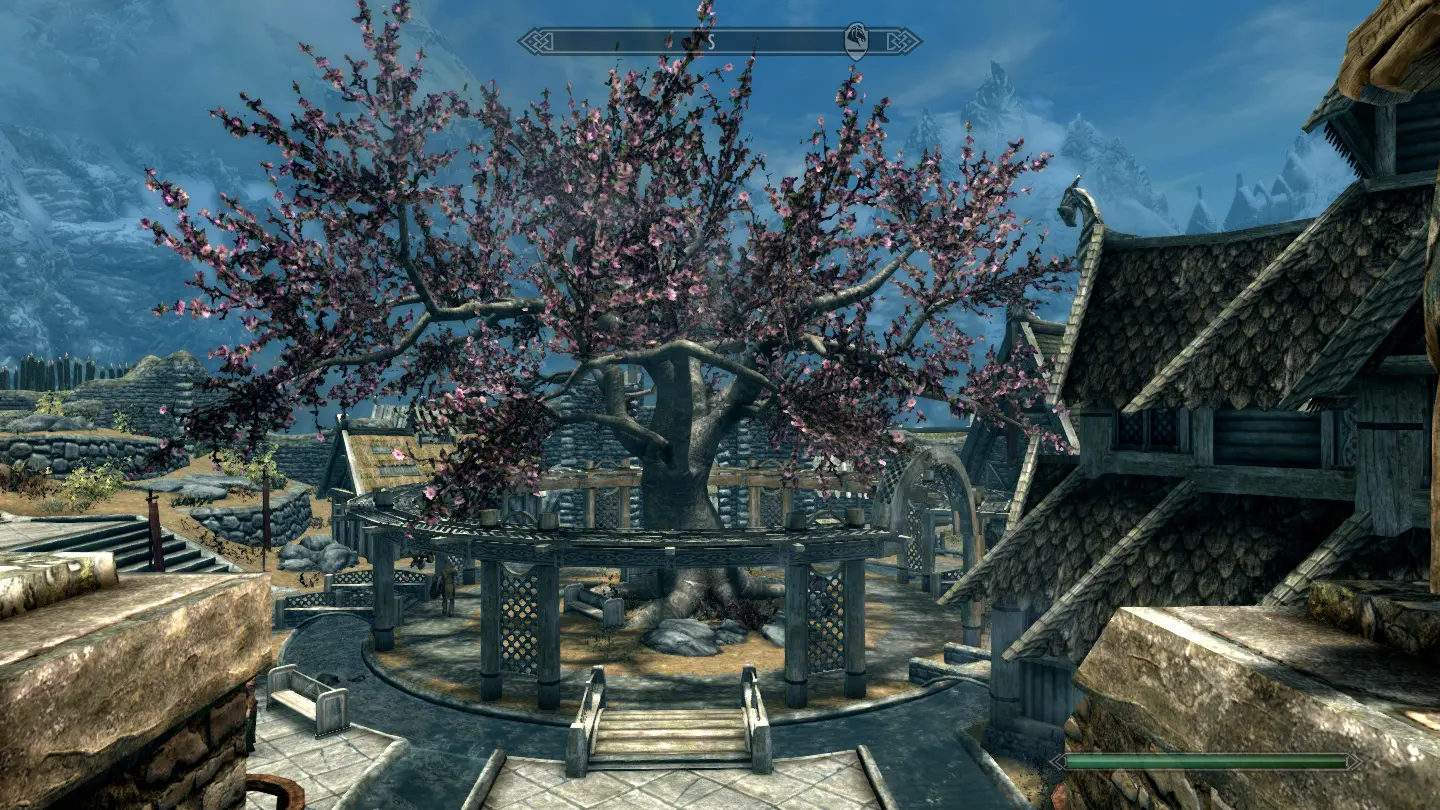Click the horse-head shield marker on the compass
Viewport: 1440px width, 810px height.
tap(857, 41)
